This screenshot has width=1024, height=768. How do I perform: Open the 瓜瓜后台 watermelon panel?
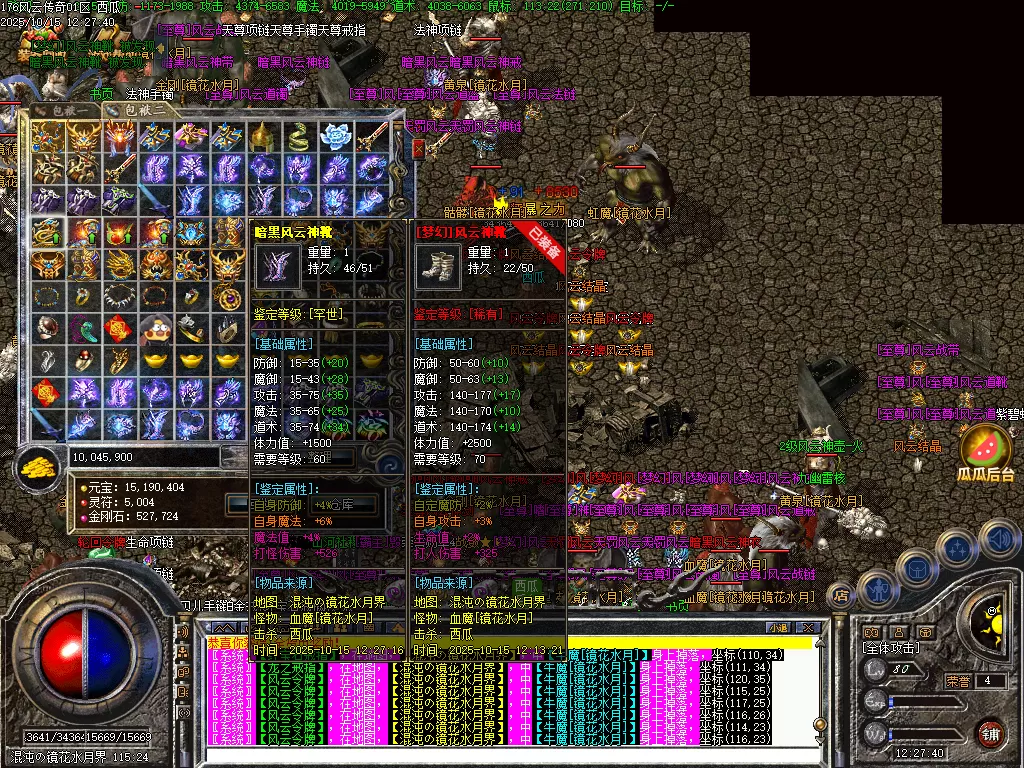pyautogui.click(x=985, y=448)
